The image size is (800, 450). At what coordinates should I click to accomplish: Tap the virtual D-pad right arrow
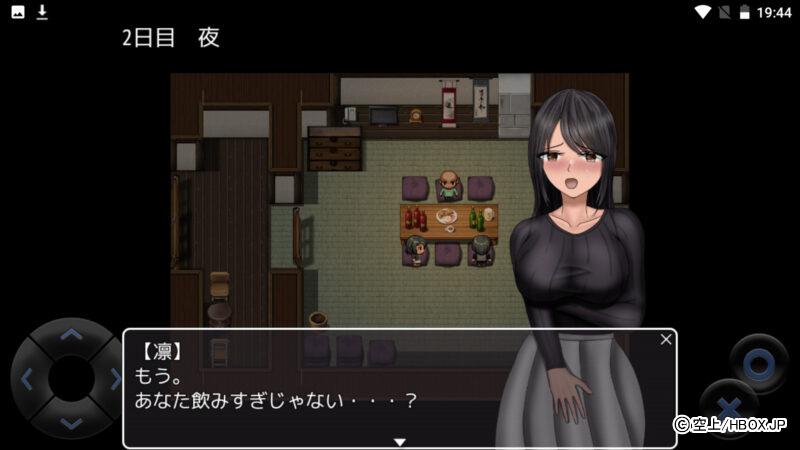[114, 379]
